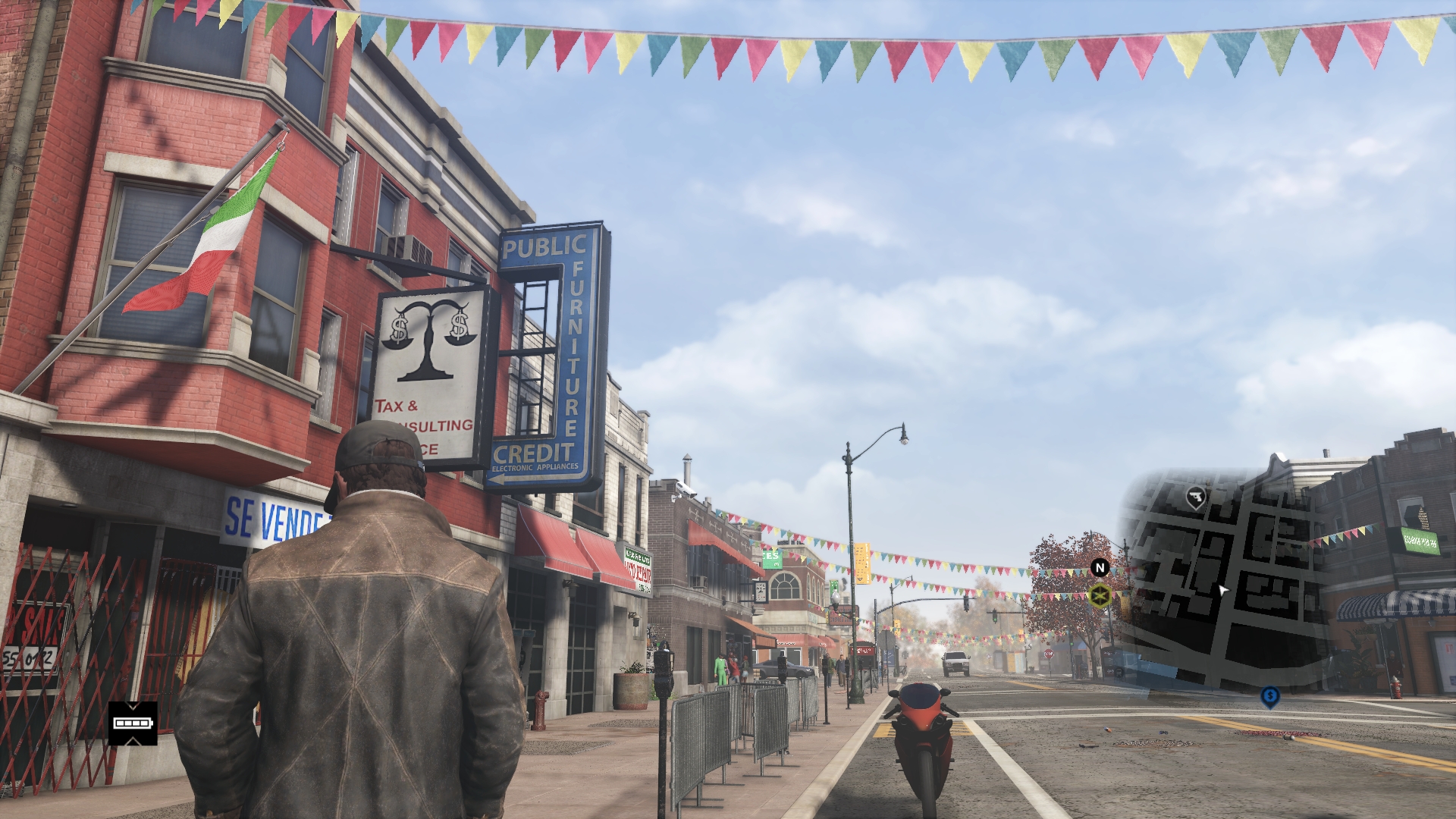This screenshot has width=1456, height=819.
Task: Click the north compass indicator
Action: tap(1100, 567)
